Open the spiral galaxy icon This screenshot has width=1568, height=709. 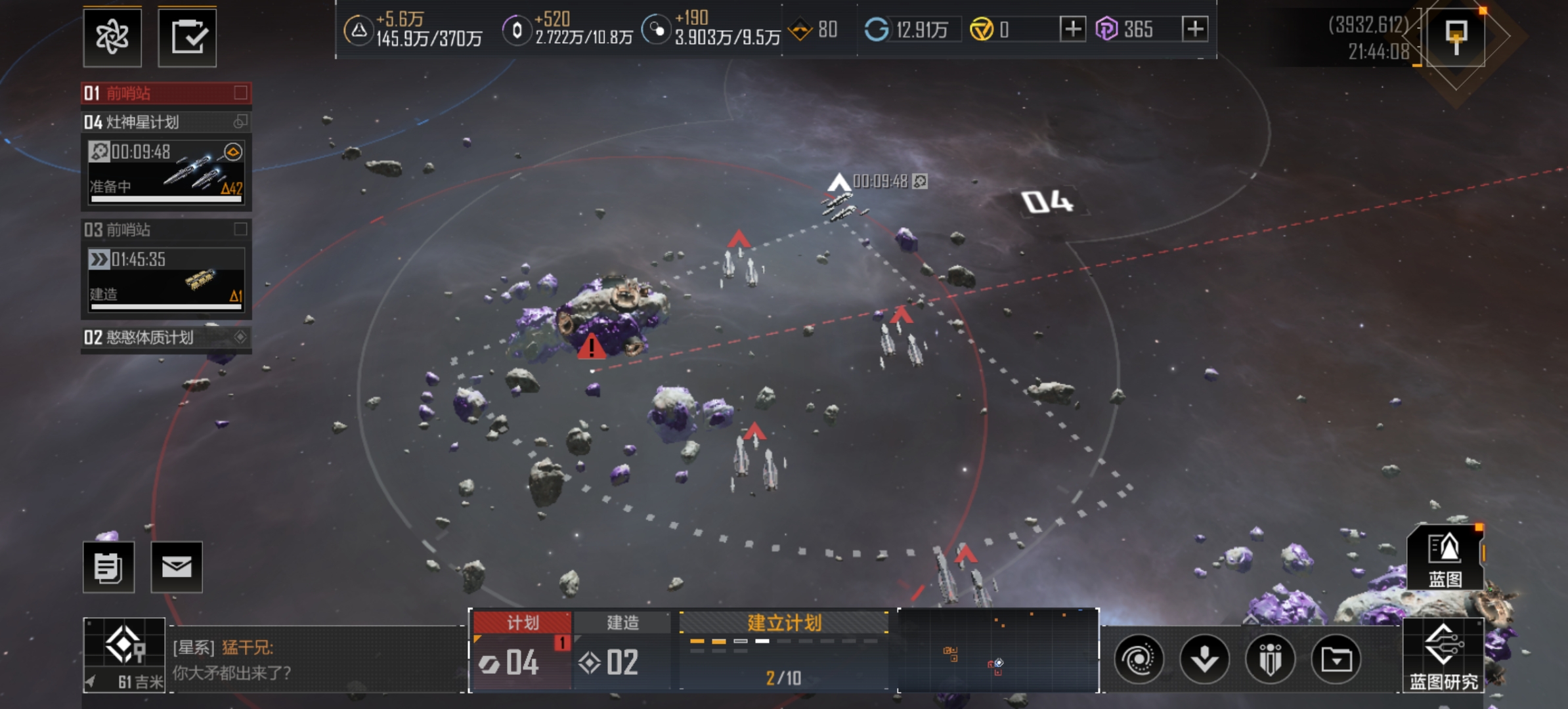click(x=1139, y=659)
